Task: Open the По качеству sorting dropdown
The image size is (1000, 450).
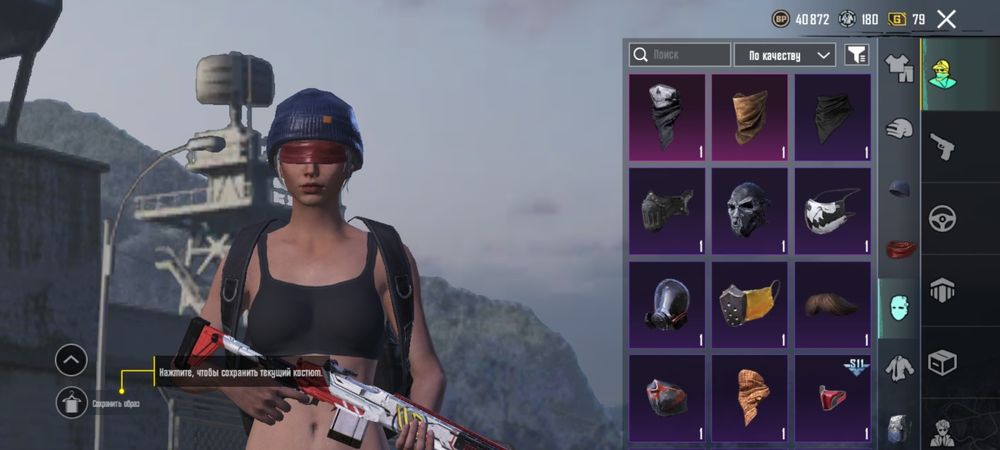Action: click(x=784, y=54)
